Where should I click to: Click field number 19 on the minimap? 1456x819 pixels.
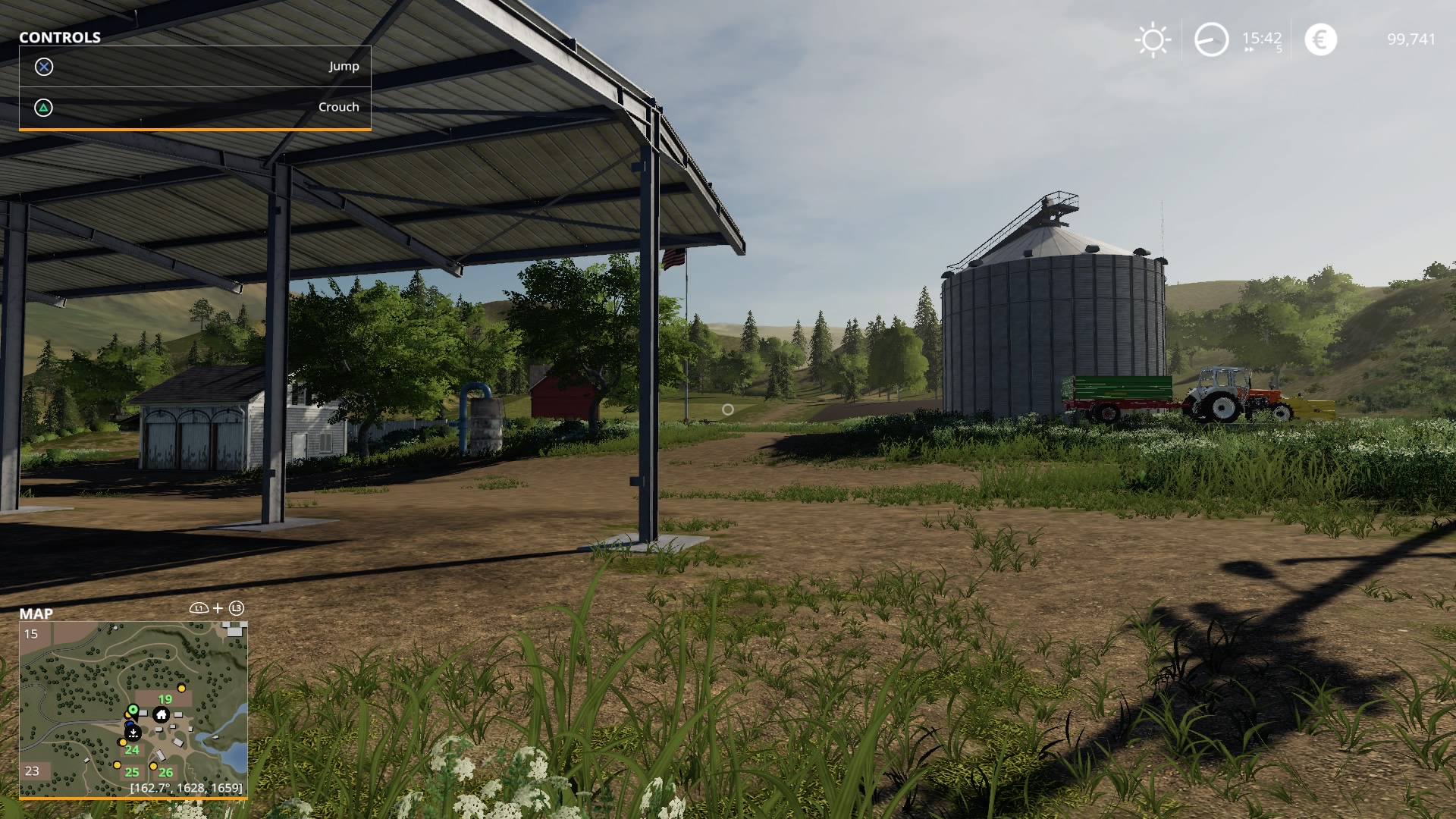click(164, 698)
